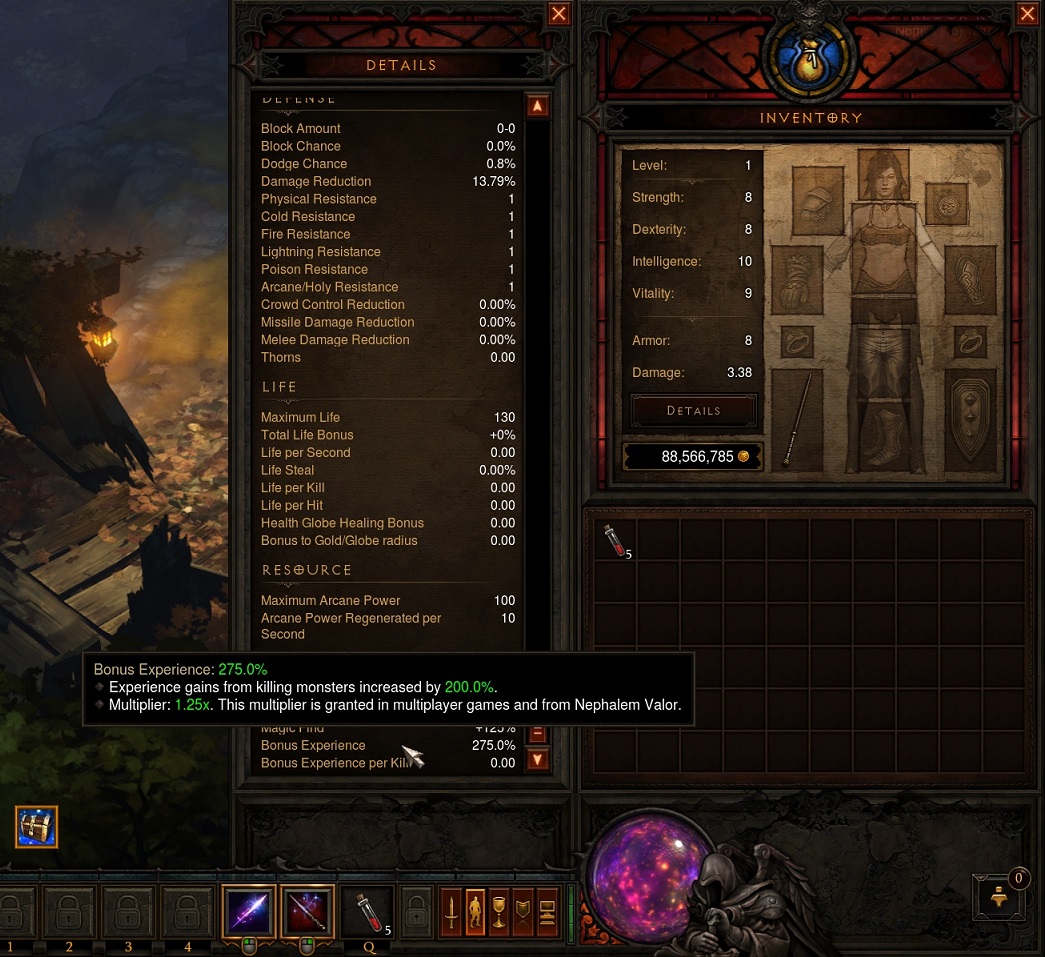
Task: Open the computer icon game menu button
Action: [x=546, y=912]
